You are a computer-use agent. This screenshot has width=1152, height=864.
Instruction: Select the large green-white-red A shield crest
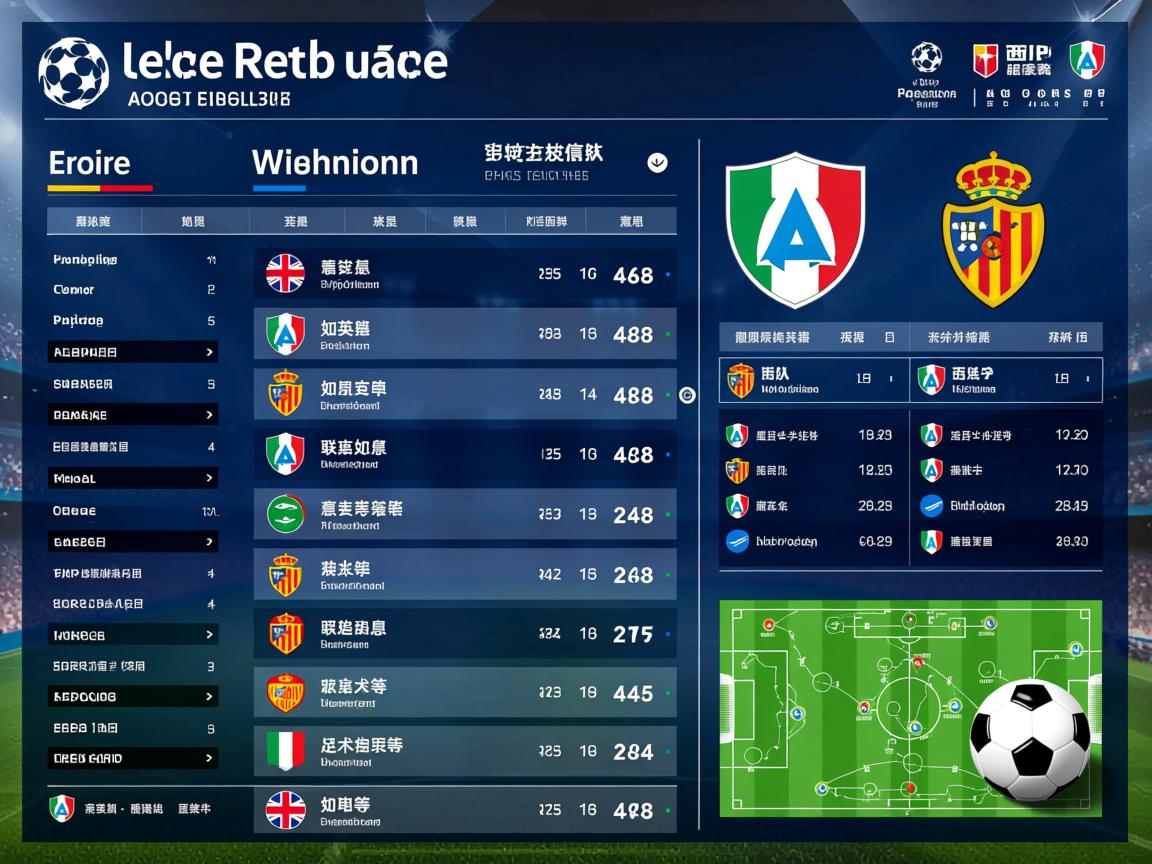pyautogui.click(x=795, y=230)
